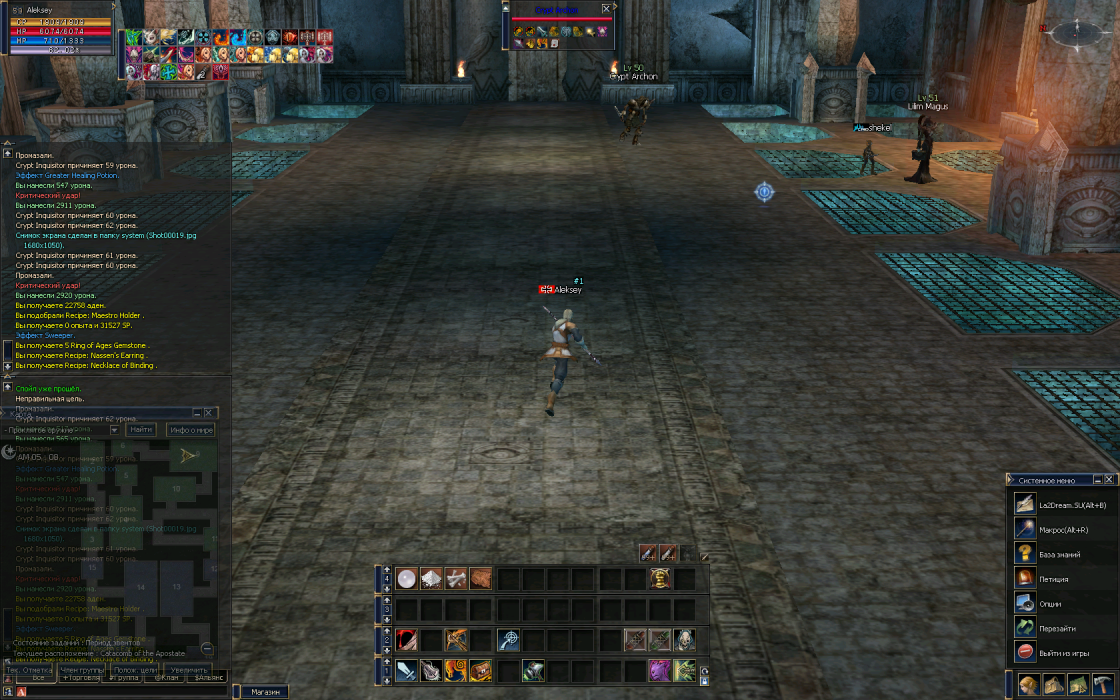1120x700 pixels.
Task: Click the Увеличить zoom button under the map
Action: point(188,670)
